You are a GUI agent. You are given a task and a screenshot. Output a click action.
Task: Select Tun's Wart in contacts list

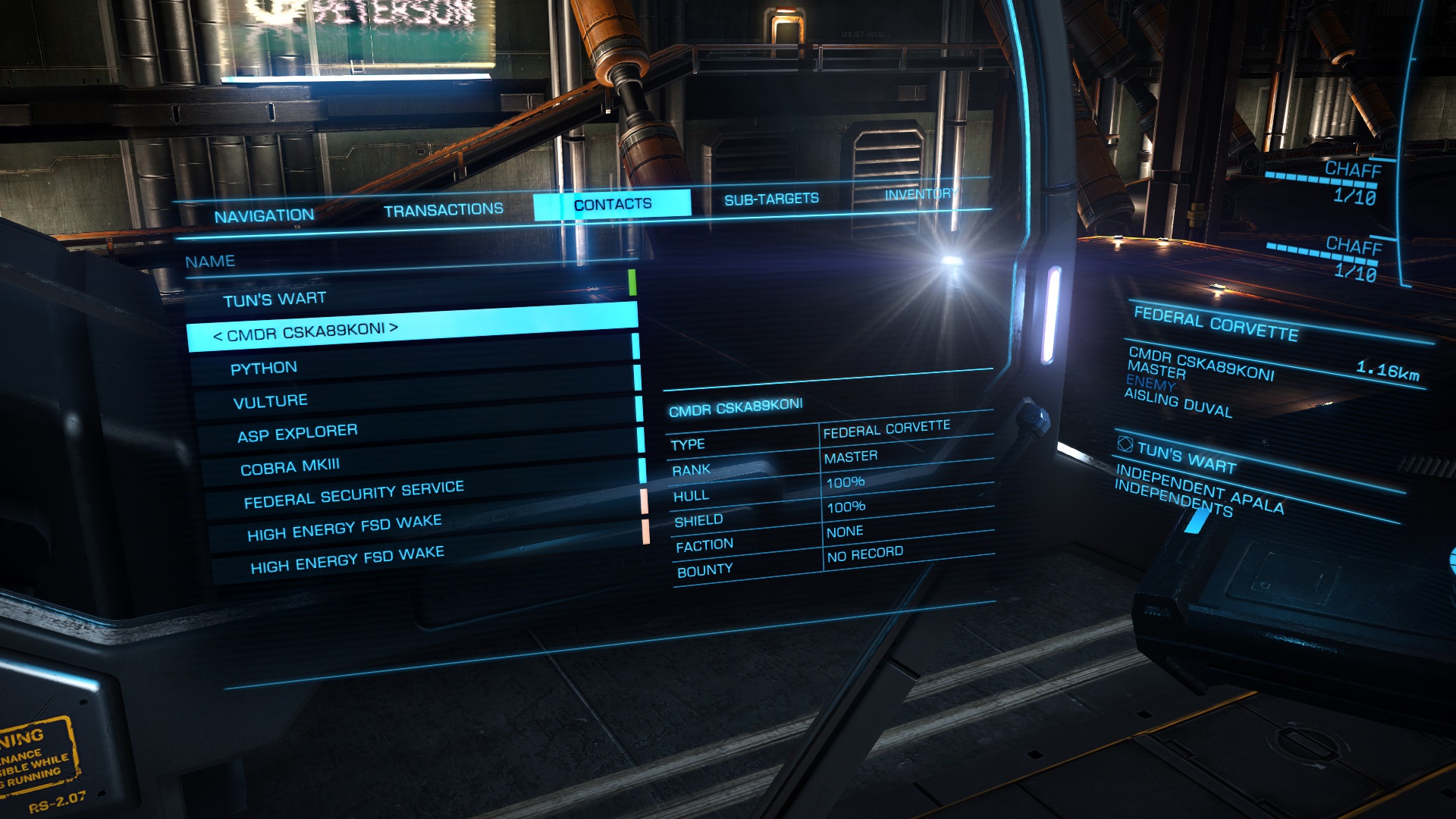[275, 300]
